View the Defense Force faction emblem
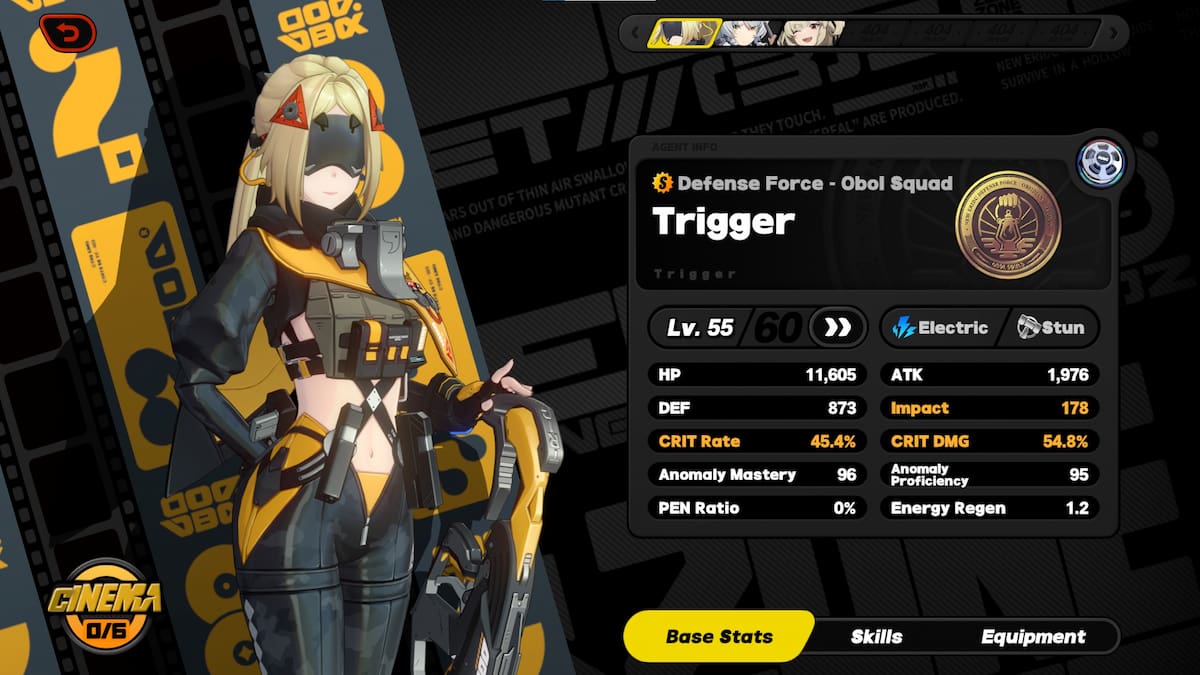This screenshot has width=1200, height=675. tap(1008, 223)
